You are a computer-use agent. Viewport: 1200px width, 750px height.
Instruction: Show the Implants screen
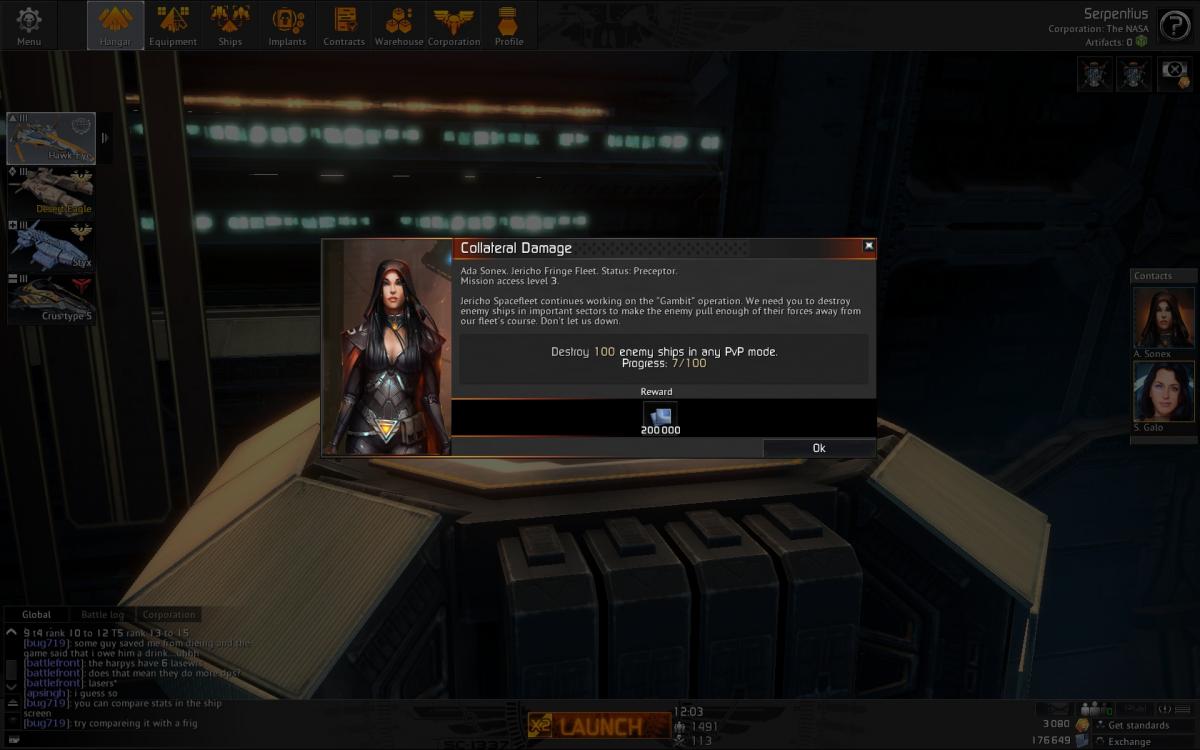287,25
